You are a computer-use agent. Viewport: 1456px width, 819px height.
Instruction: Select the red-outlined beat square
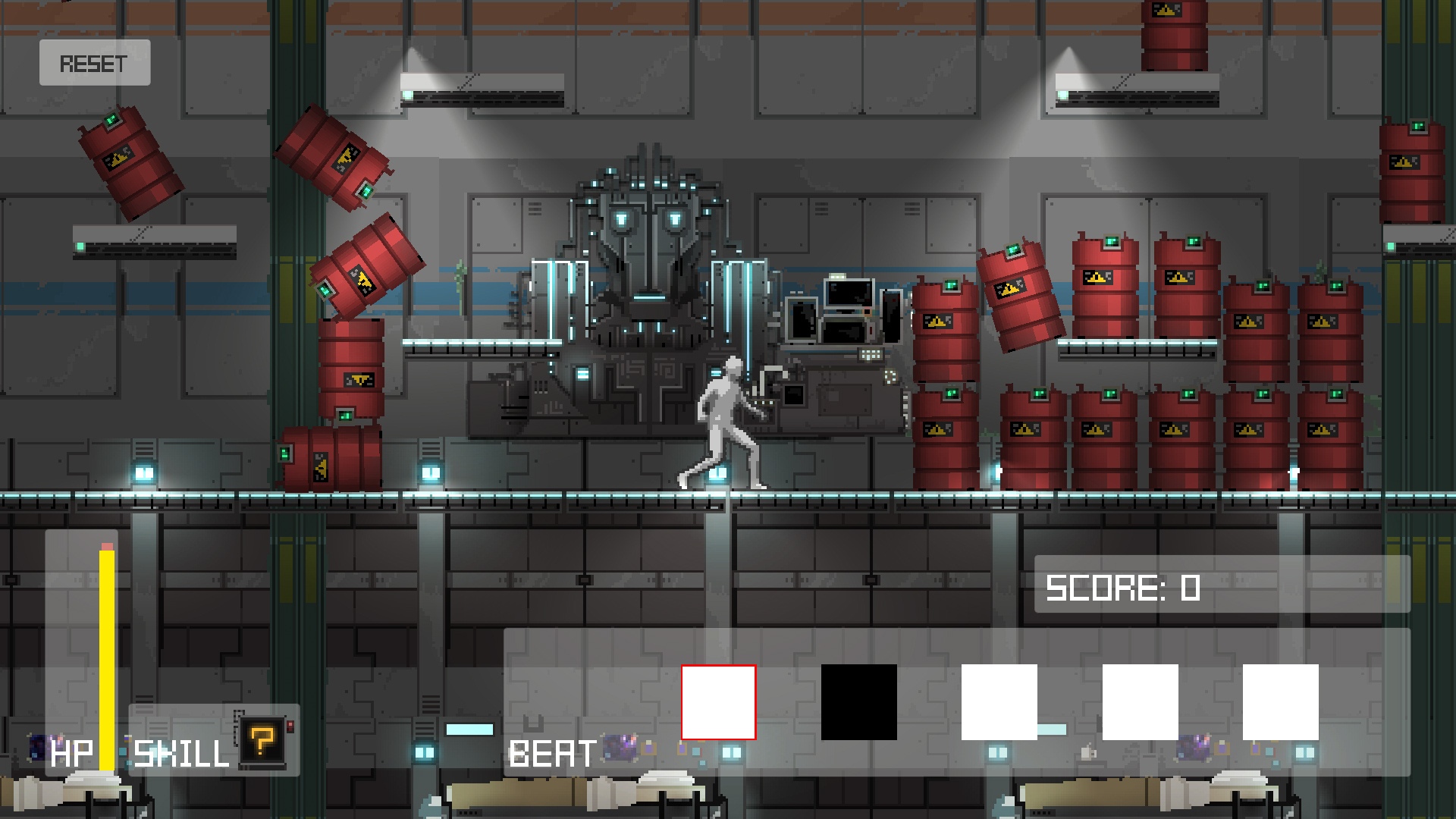point(718,702)
